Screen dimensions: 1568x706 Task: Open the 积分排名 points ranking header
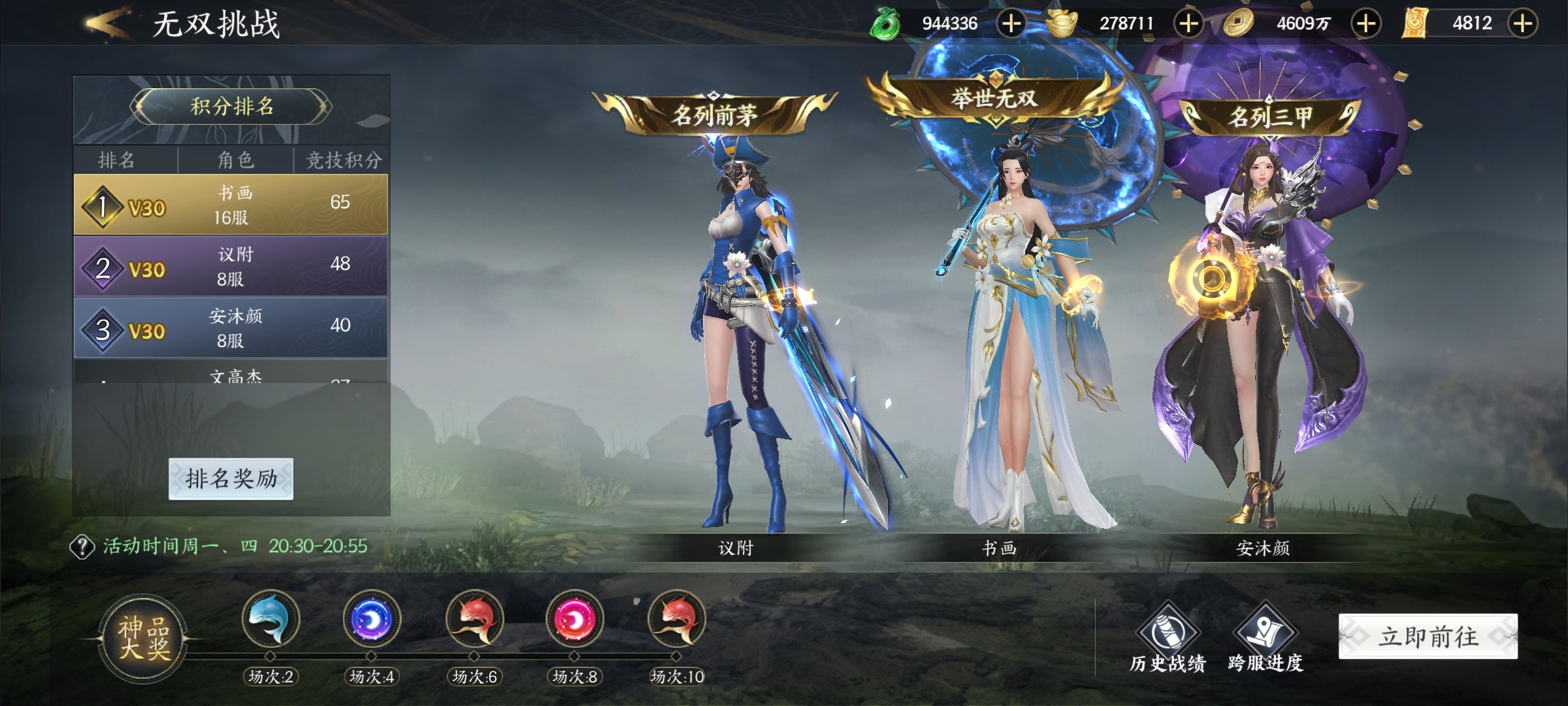coord(231,106)
